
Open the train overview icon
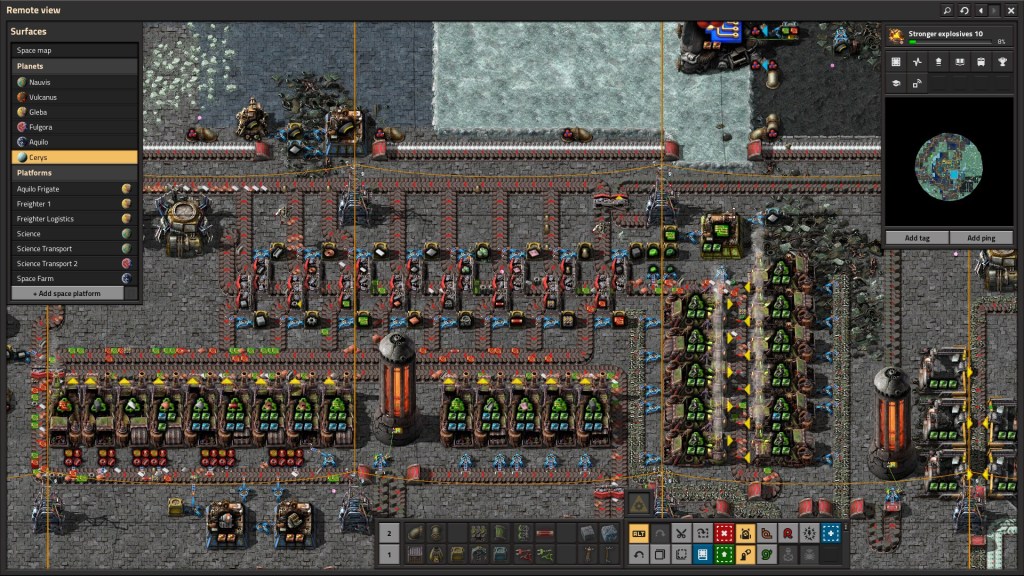980,62
